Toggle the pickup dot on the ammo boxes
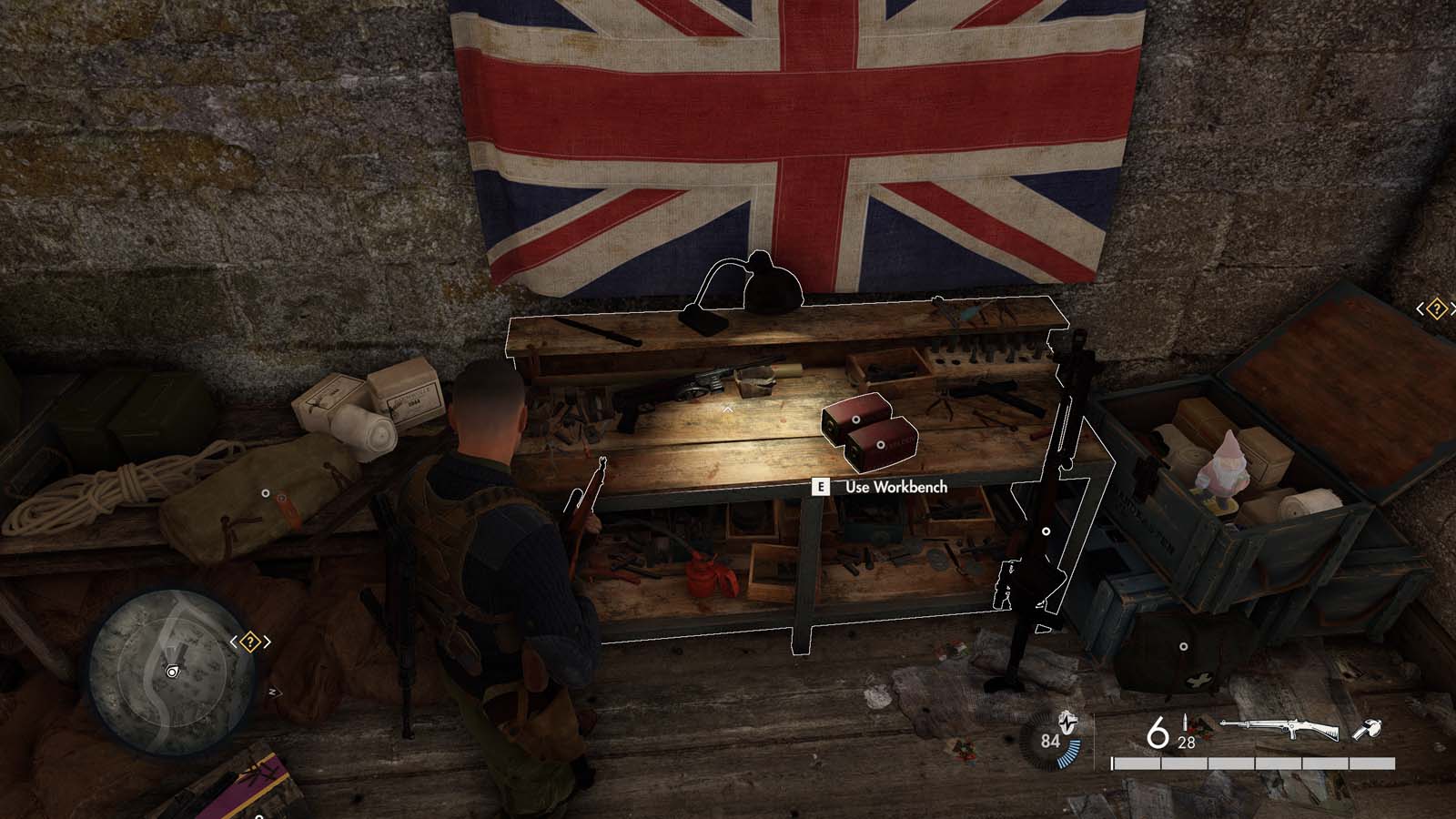This screenshot has height=819, width=1456. [x=855, y=420]
